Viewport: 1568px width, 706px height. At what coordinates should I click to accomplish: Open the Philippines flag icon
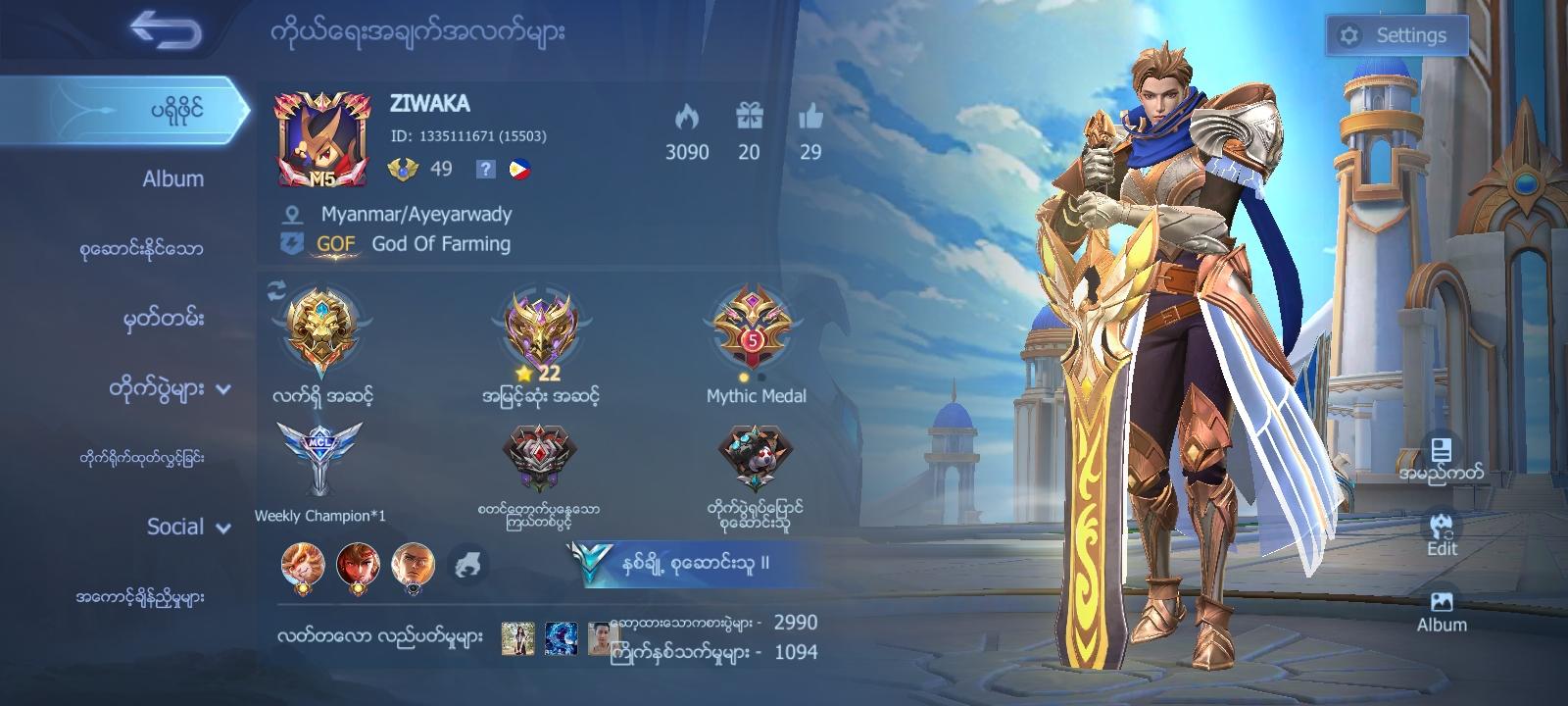[x=520, y=169]
